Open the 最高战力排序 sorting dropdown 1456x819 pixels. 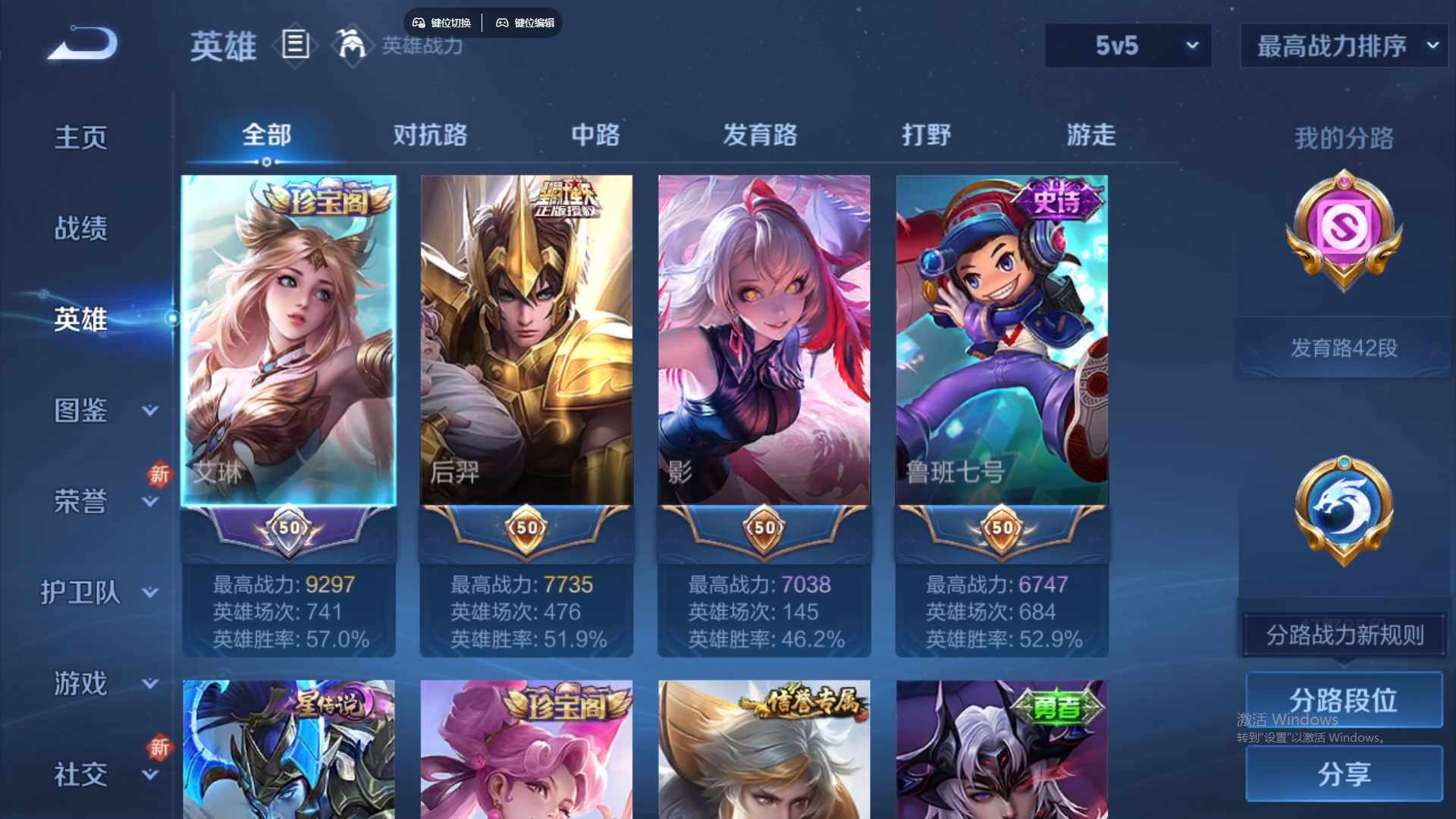(1342, 45)
